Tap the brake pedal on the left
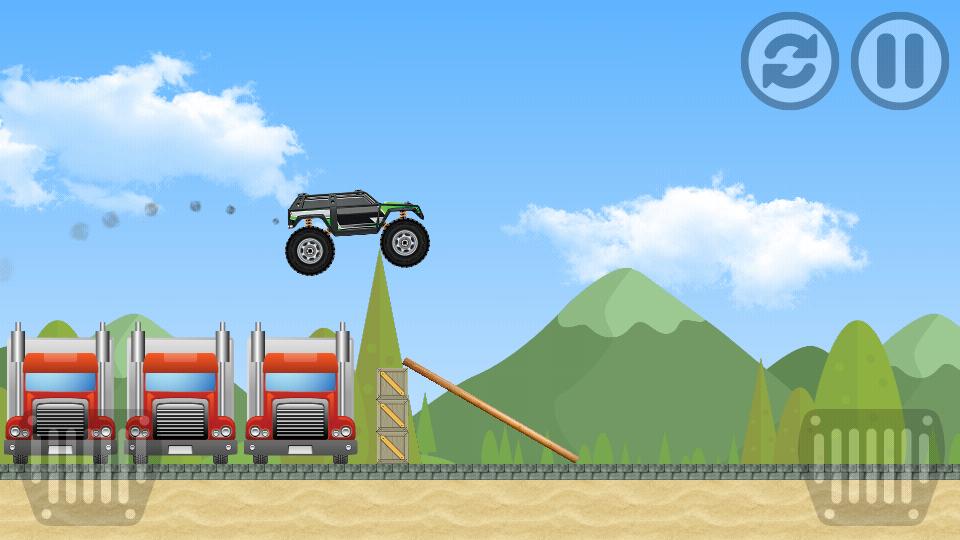Screen dimensions: 960x540 coord(84,468)
